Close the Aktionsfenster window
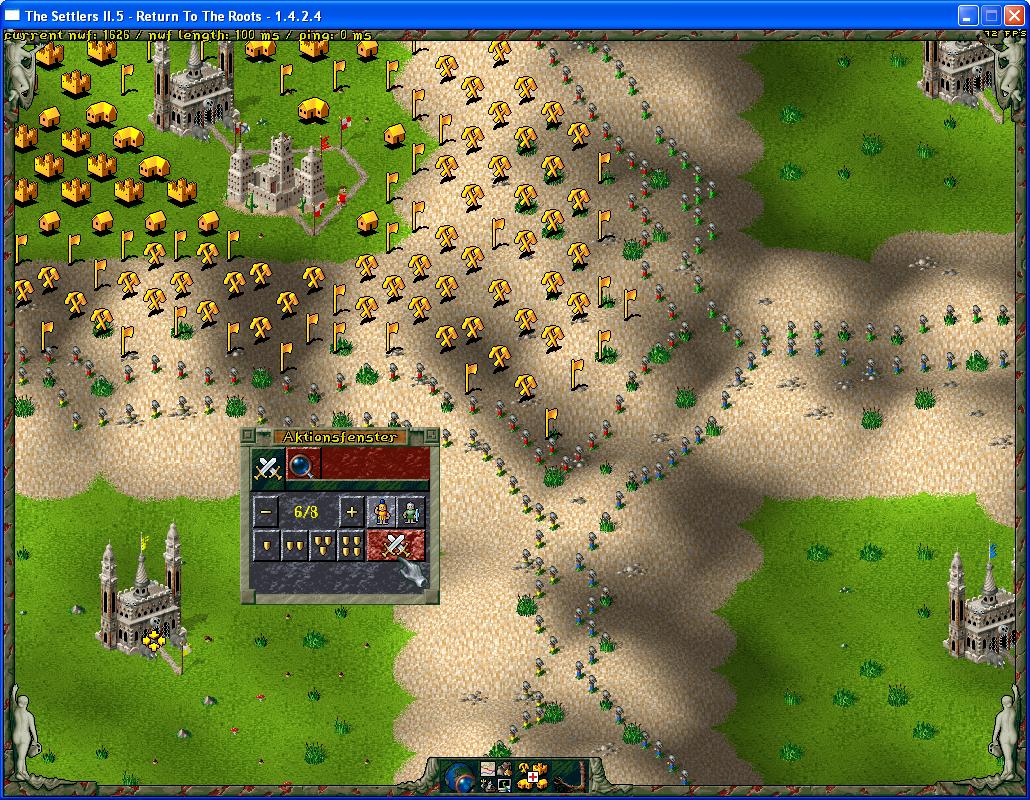 [249, 436]
